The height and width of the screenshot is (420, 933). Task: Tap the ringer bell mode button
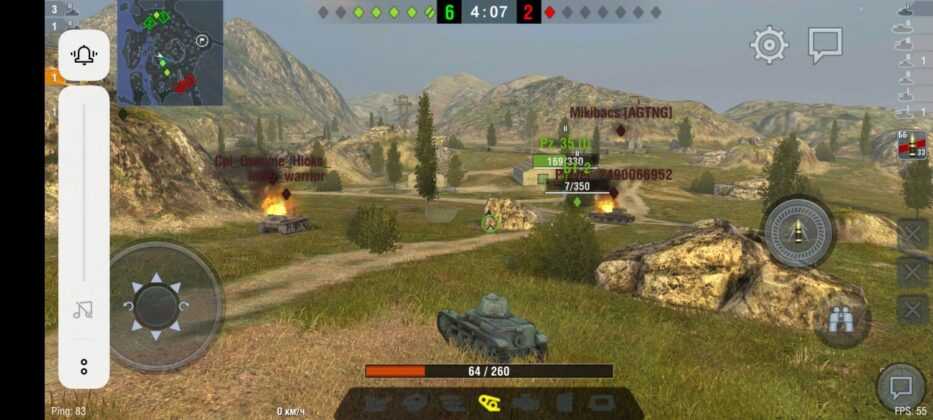coord(84,56)
